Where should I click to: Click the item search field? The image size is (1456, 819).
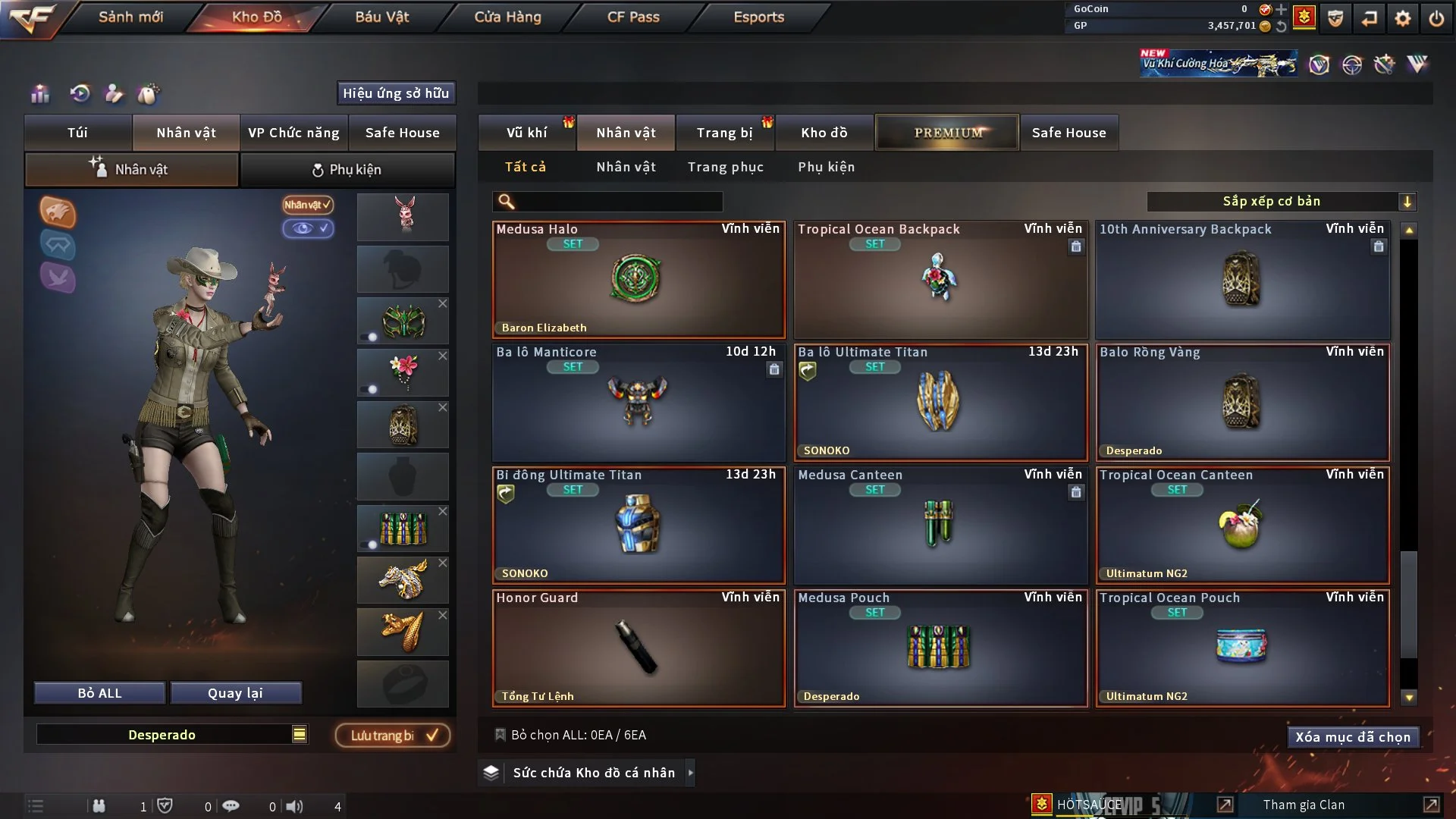[618, 202]
